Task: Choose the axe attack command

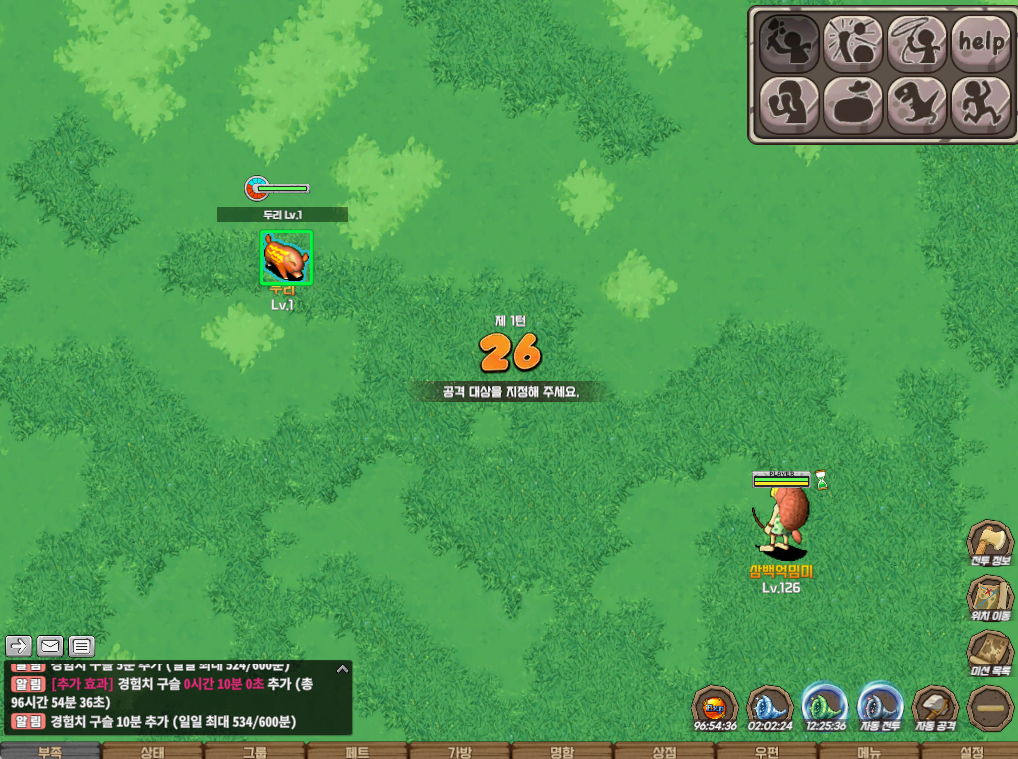Action: [790, 42]
